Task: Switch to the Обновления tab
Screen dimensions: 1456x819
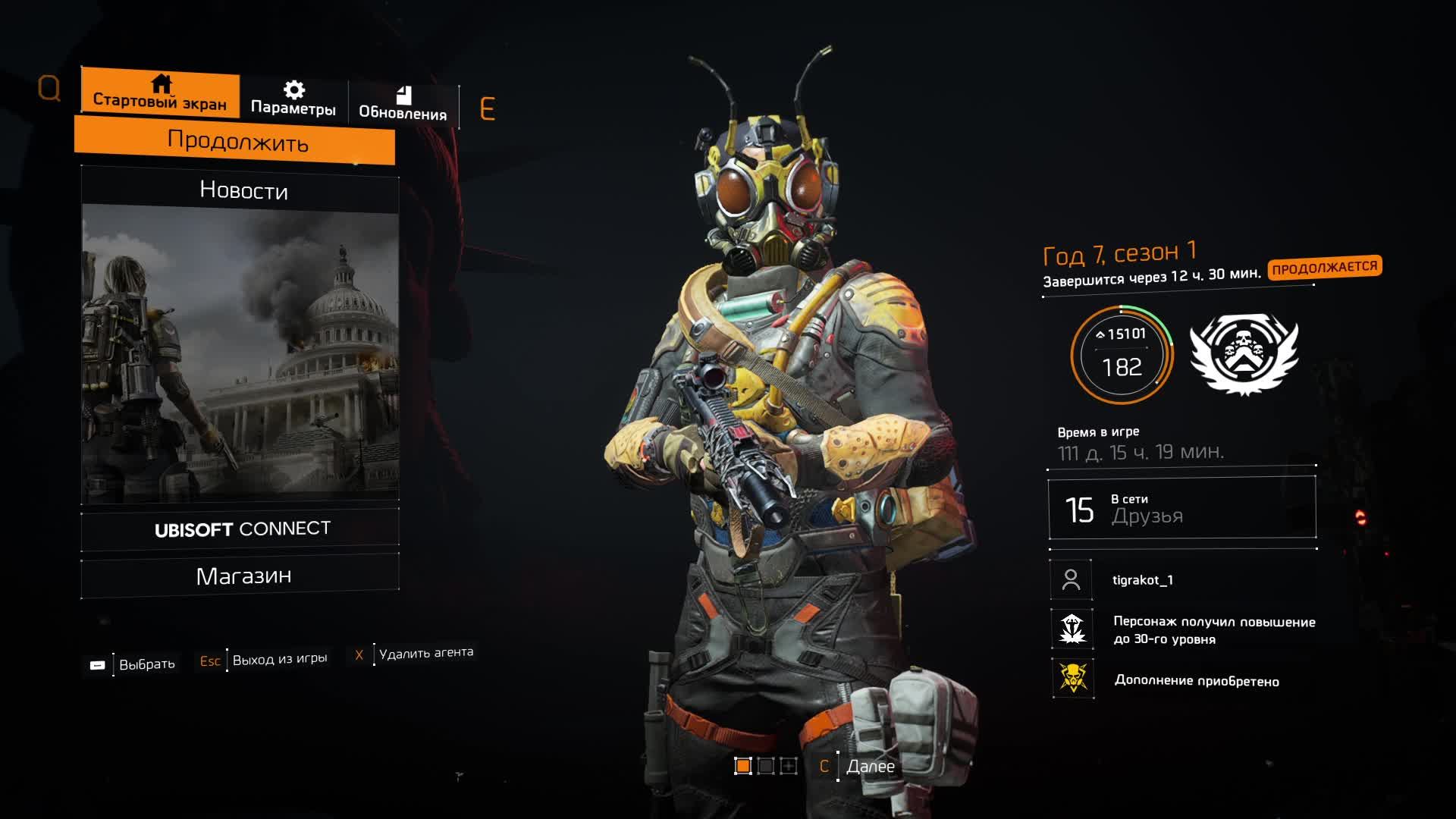Action: tap(403, 104)
